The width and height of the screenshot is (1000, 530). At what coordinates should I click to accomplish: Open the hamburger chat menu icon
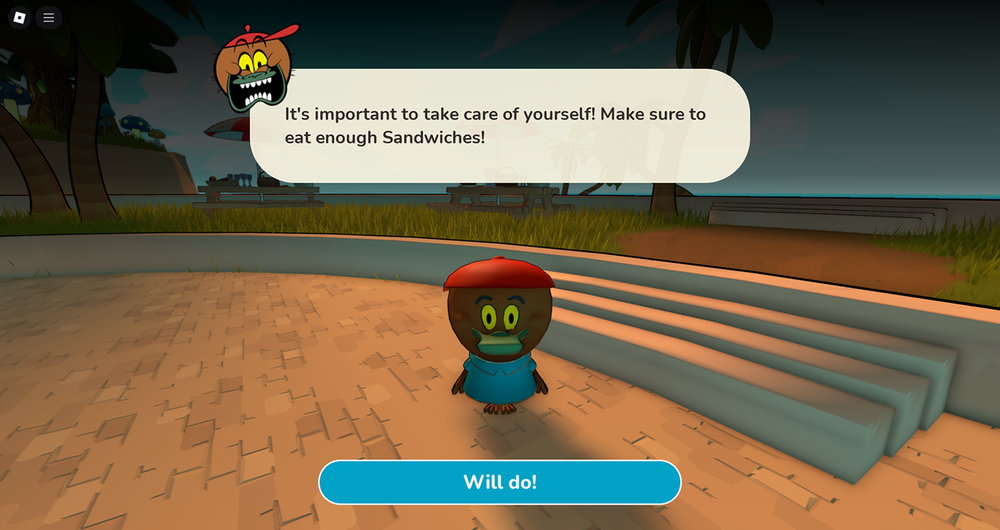[x=48, y=18]
